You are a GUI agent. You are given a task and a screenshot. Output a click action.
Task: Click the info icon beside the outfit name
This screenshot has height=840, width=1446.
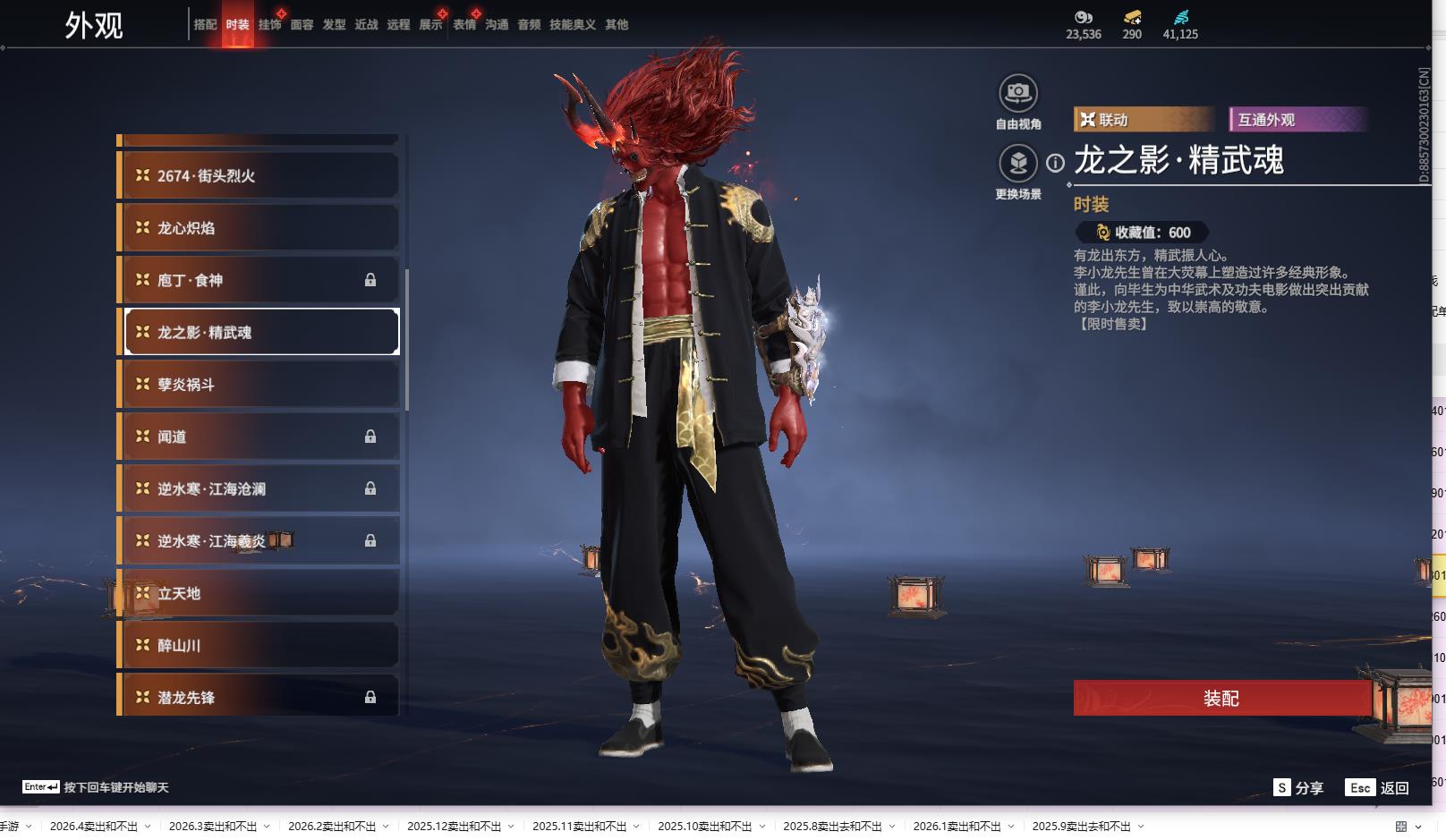pos(1056,163)
